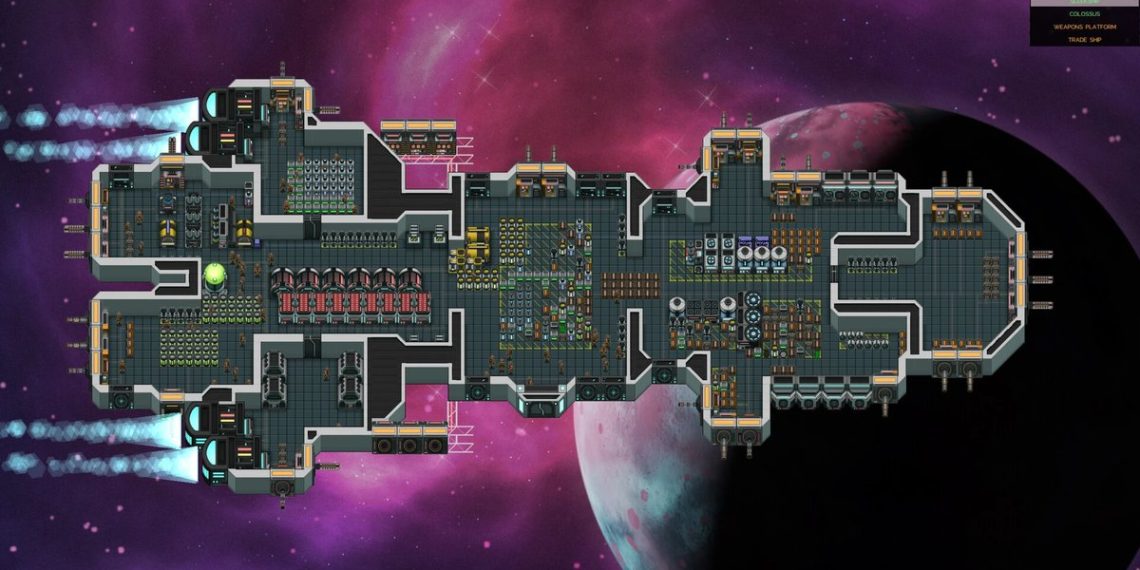The width and height of the screenshot is (1140, 570).
Task: Select Colossus in the ship list
Action: [x=1084, y=14]
